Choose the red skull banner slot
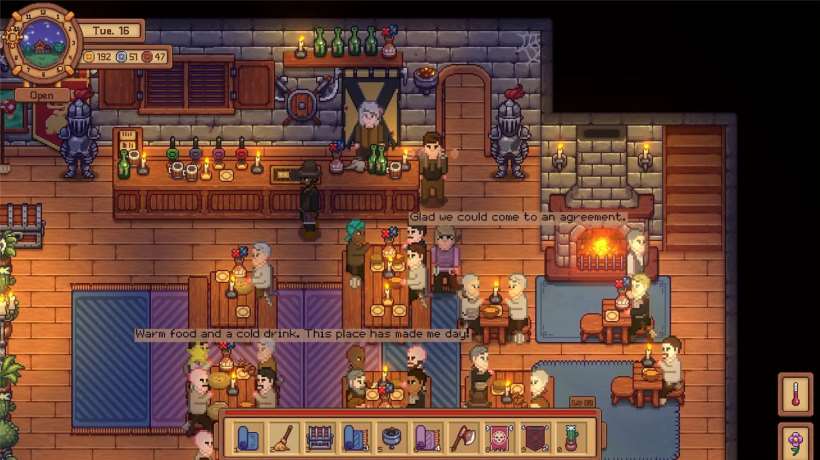 point(496,437)
